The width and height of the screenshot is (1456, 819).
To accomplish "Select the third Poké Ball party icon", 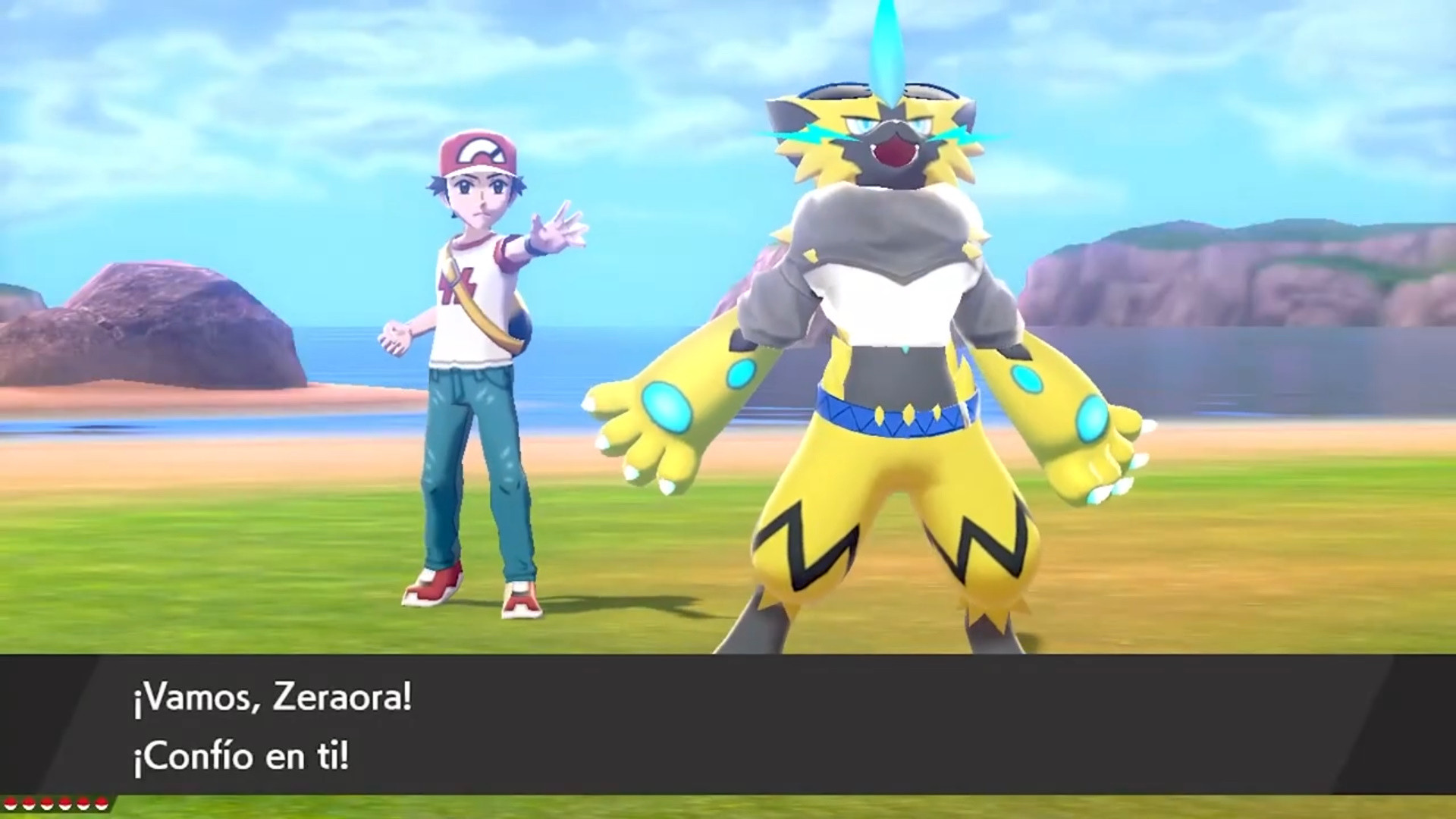I will point(46,804).
